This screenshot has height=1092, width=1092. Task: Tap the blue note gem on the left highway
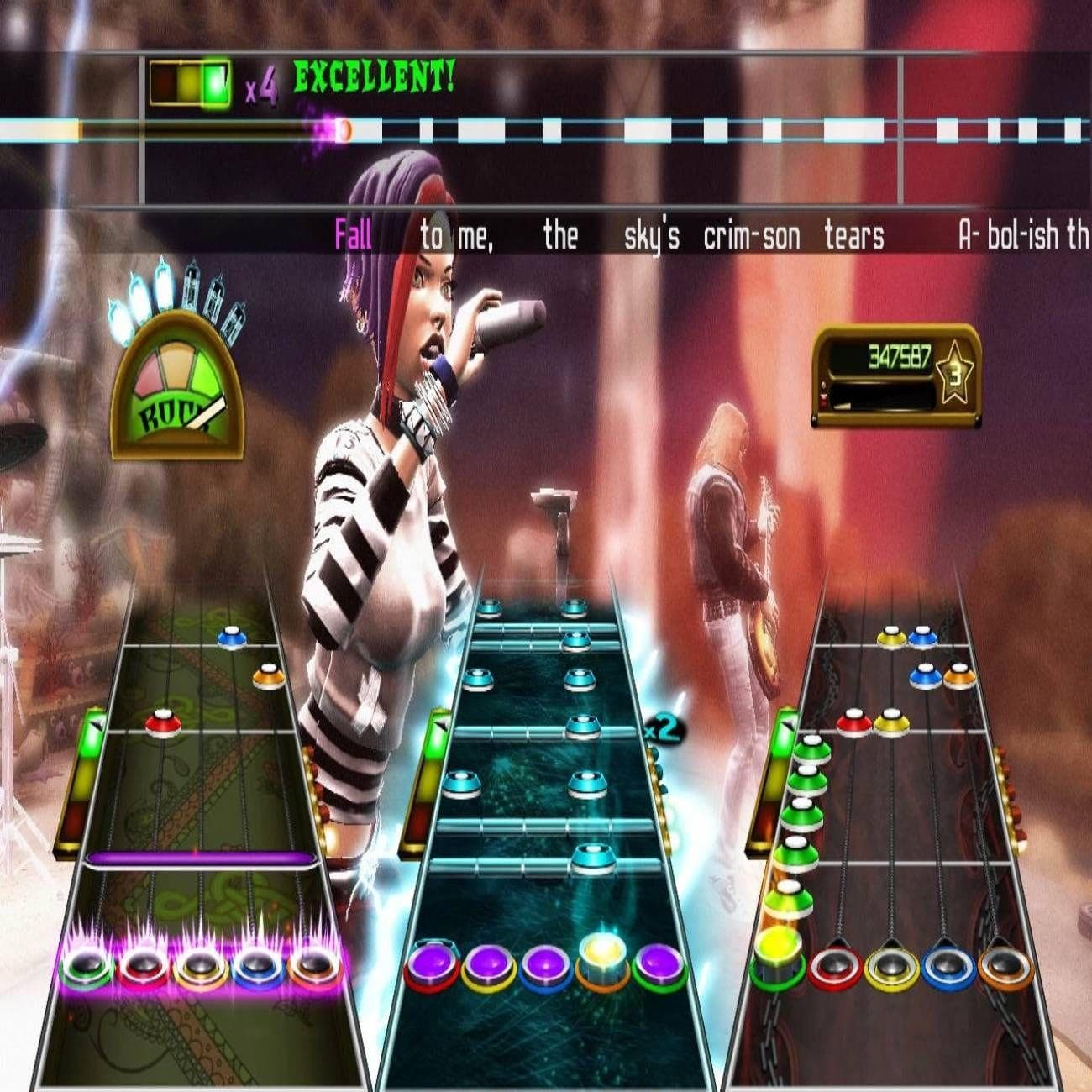(231, 640)
